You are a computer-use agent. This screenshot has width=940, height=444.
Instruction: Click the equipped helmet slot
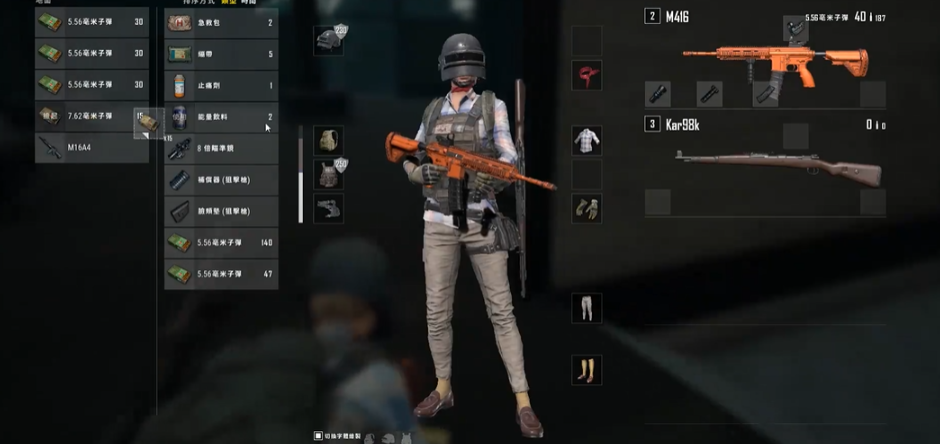coord(329,40)
